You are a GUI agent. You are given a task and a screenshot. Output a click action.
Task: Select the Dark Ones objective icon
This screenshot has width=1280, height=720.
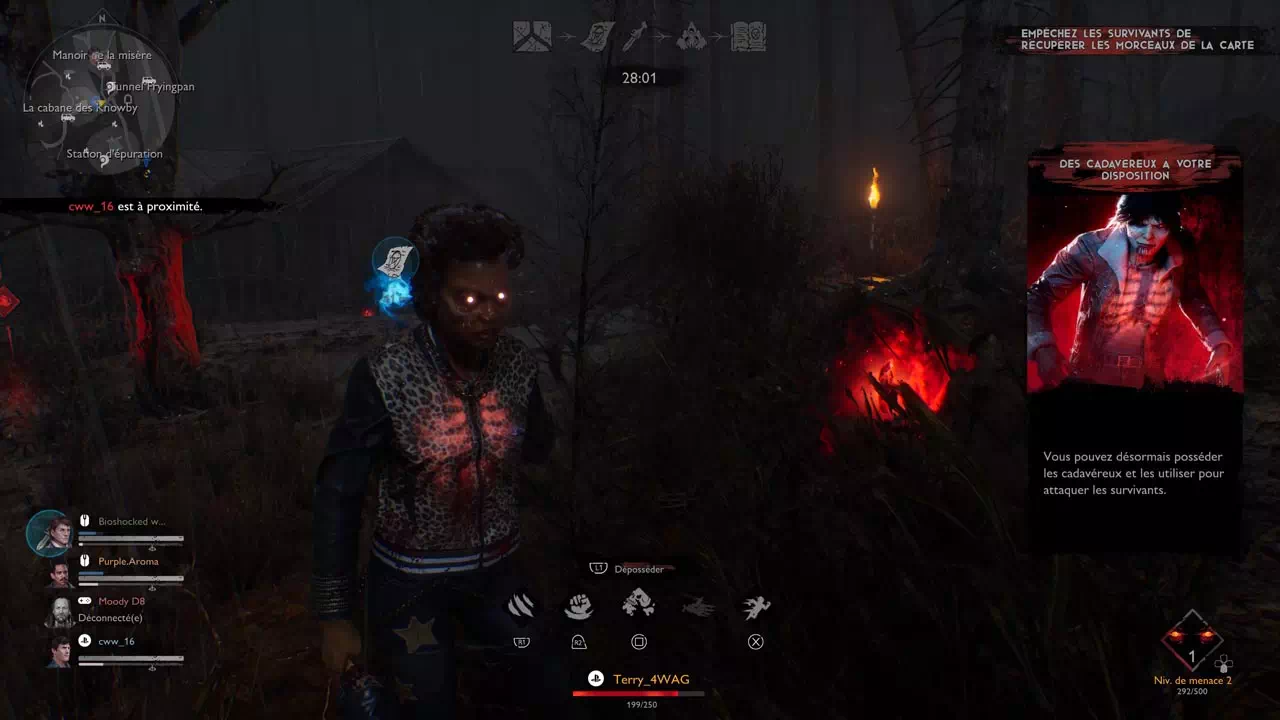tap(692, 37)
